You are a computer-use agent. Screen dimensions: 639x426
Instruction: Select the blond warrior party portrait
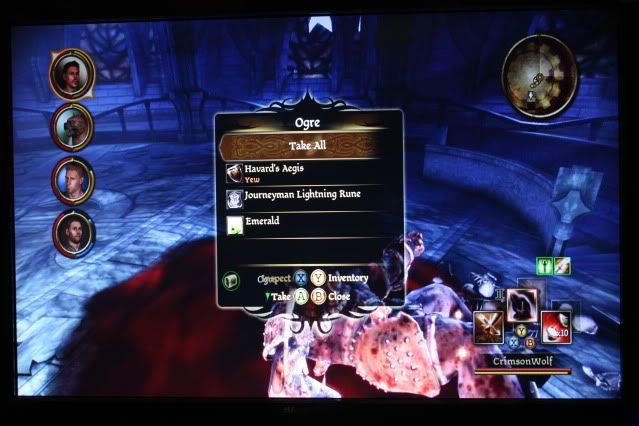(x=74, y=180)
